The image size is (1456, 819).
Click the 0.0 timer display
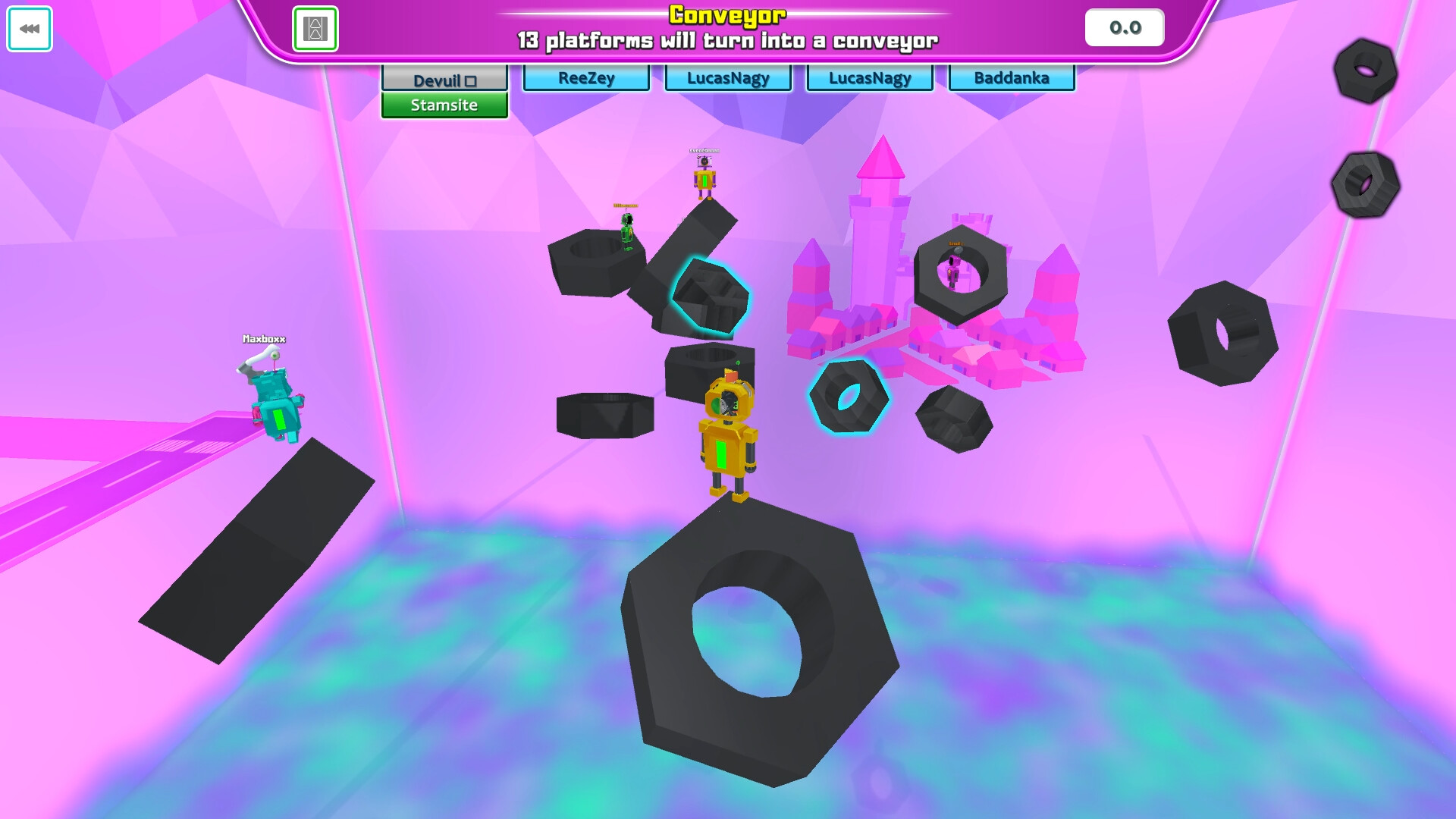click(1124, 27)
